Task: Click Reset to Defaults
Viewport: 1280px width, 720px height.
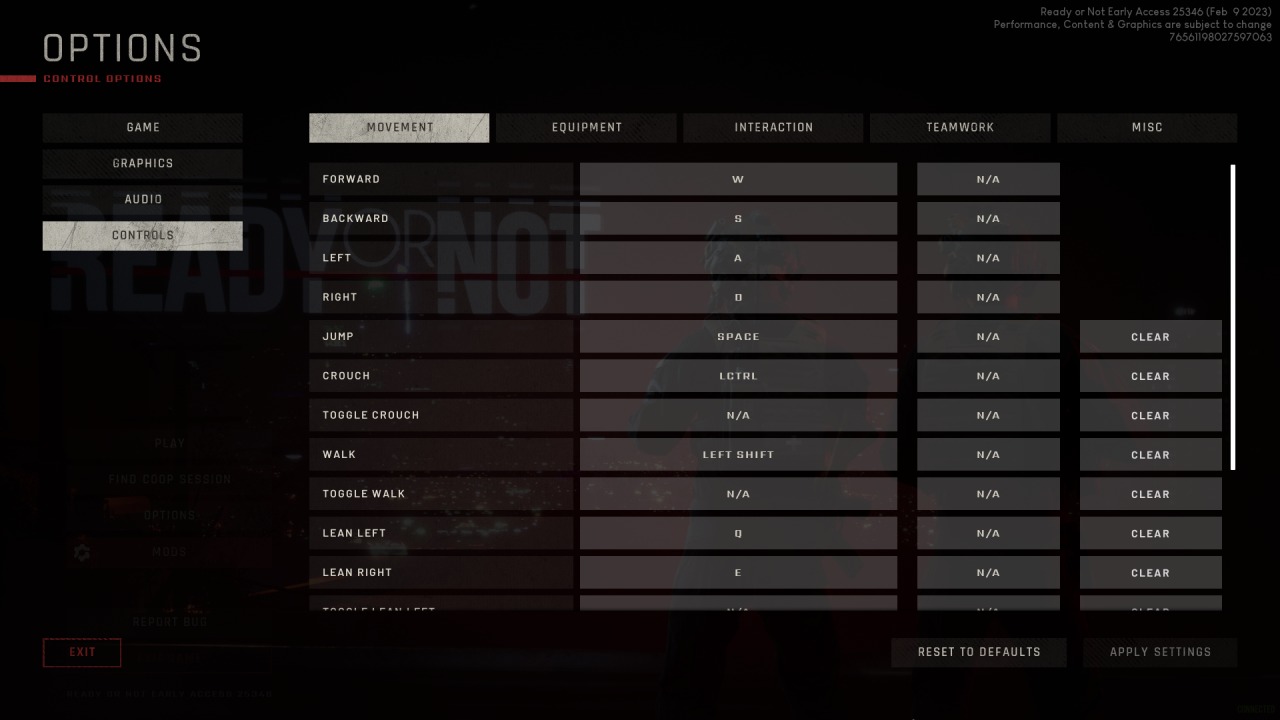Action: (978, 652)
